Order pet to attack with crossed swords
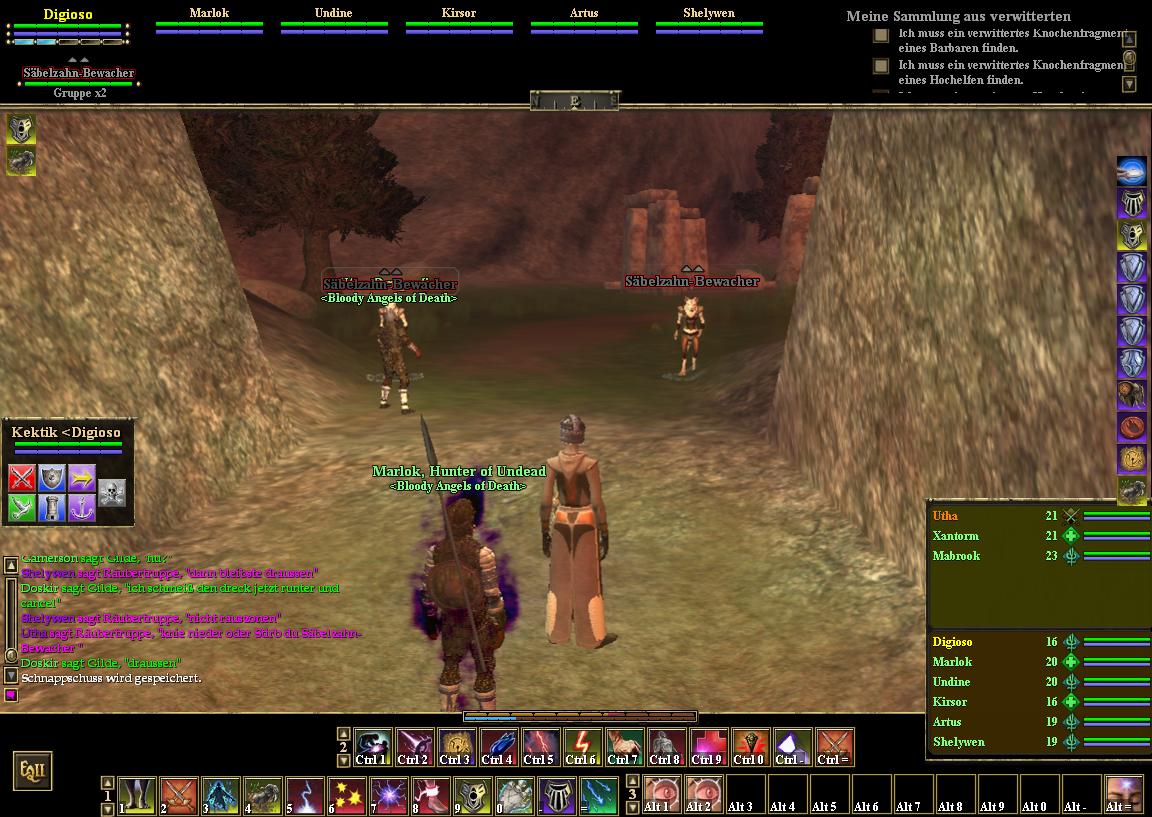Screen dimensions: 1152x817 [22, 477]
